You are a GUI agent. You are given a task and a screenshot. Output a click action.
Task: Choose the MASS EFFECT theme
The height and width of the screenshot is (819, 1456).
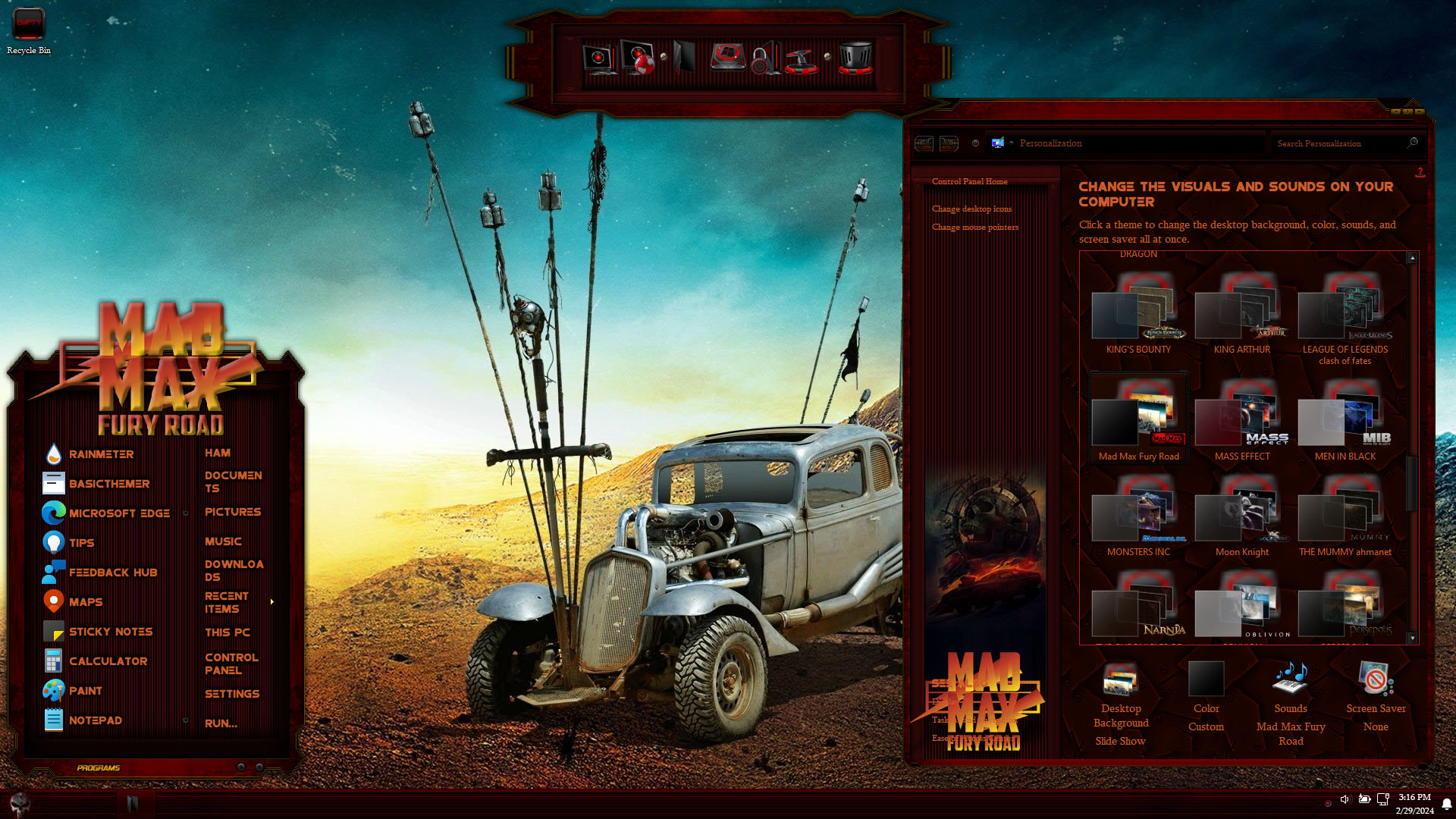(1241, 421)
